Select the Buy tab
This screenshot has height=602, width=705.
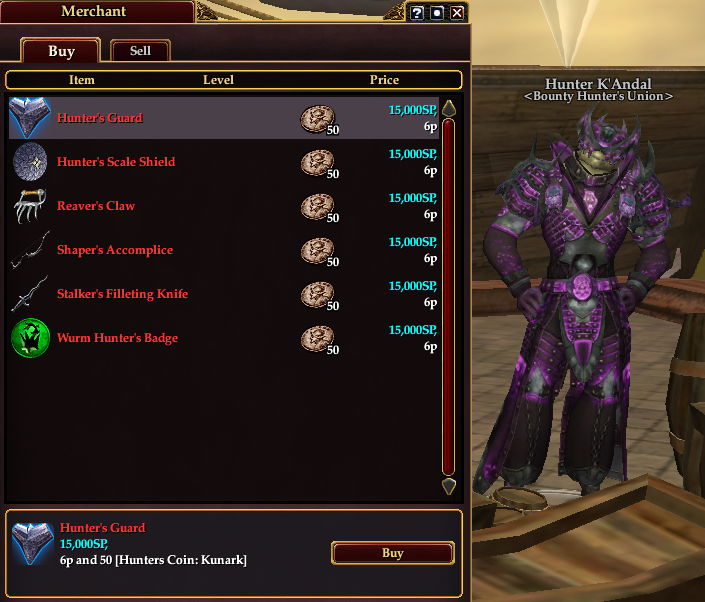[x=61, y=51]
